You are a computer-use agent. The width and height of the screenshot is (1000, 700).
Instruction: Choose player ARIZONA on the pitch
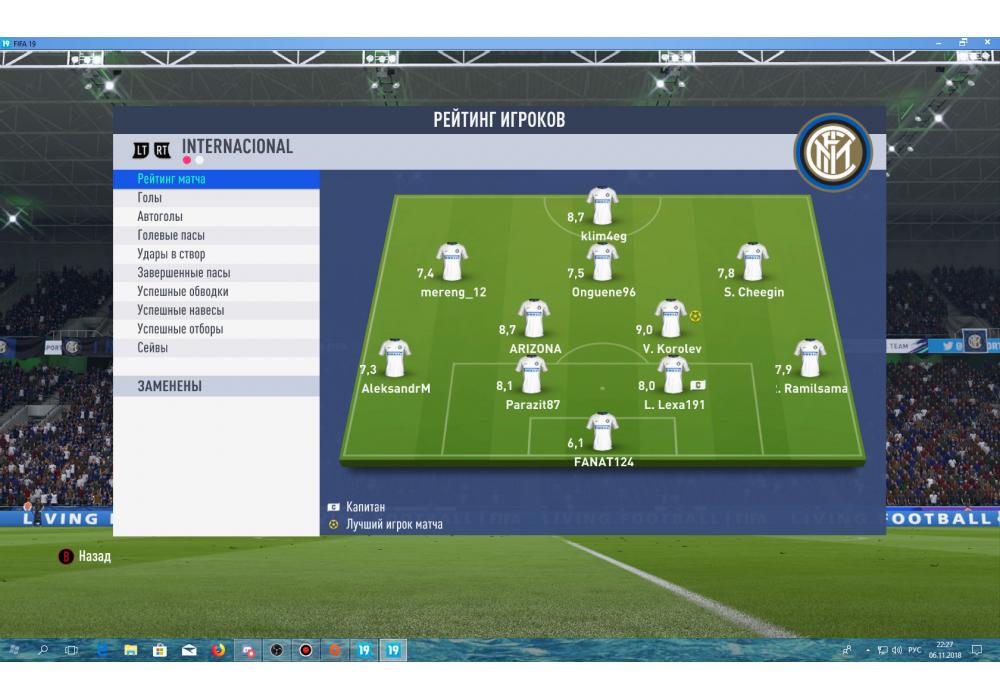pyautogui.click(x=535, y=320)
